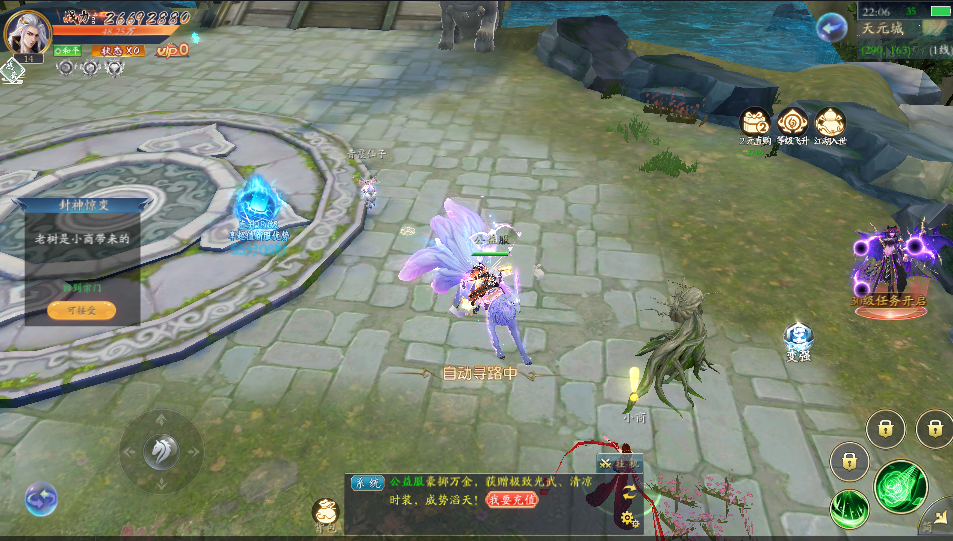Open the 状态 X0 status button
The image size is (953, 541).
tap(121, 50)
